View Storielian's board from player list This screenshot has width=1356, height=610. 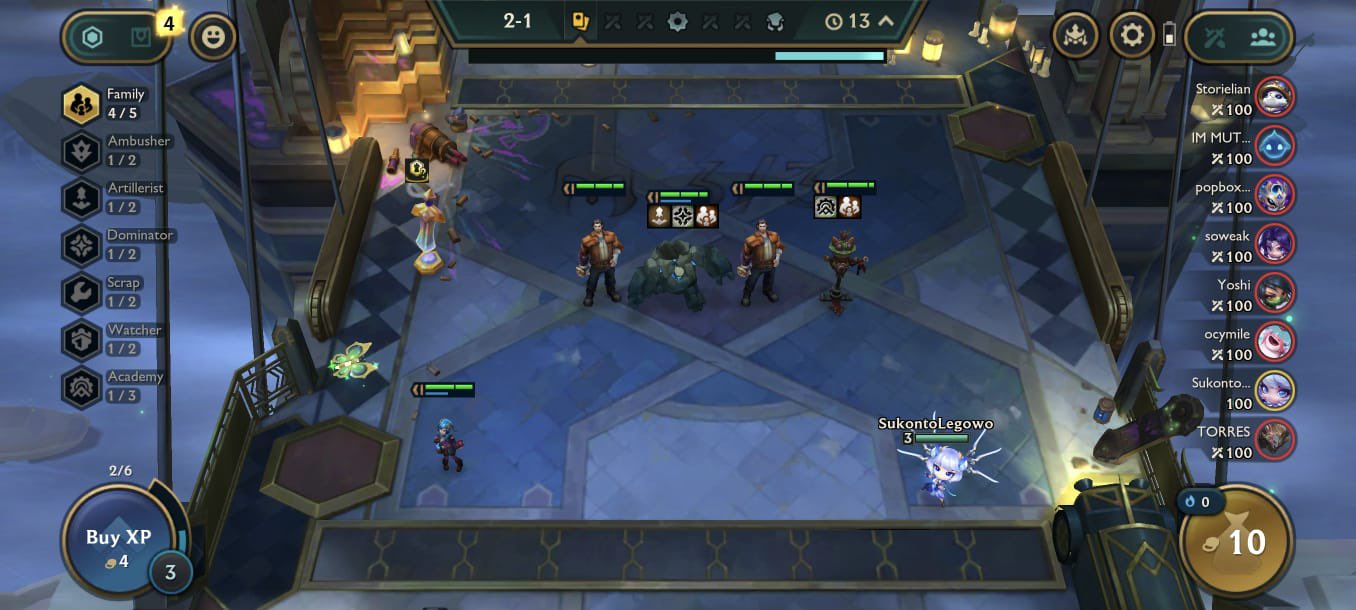[1274, 97]
